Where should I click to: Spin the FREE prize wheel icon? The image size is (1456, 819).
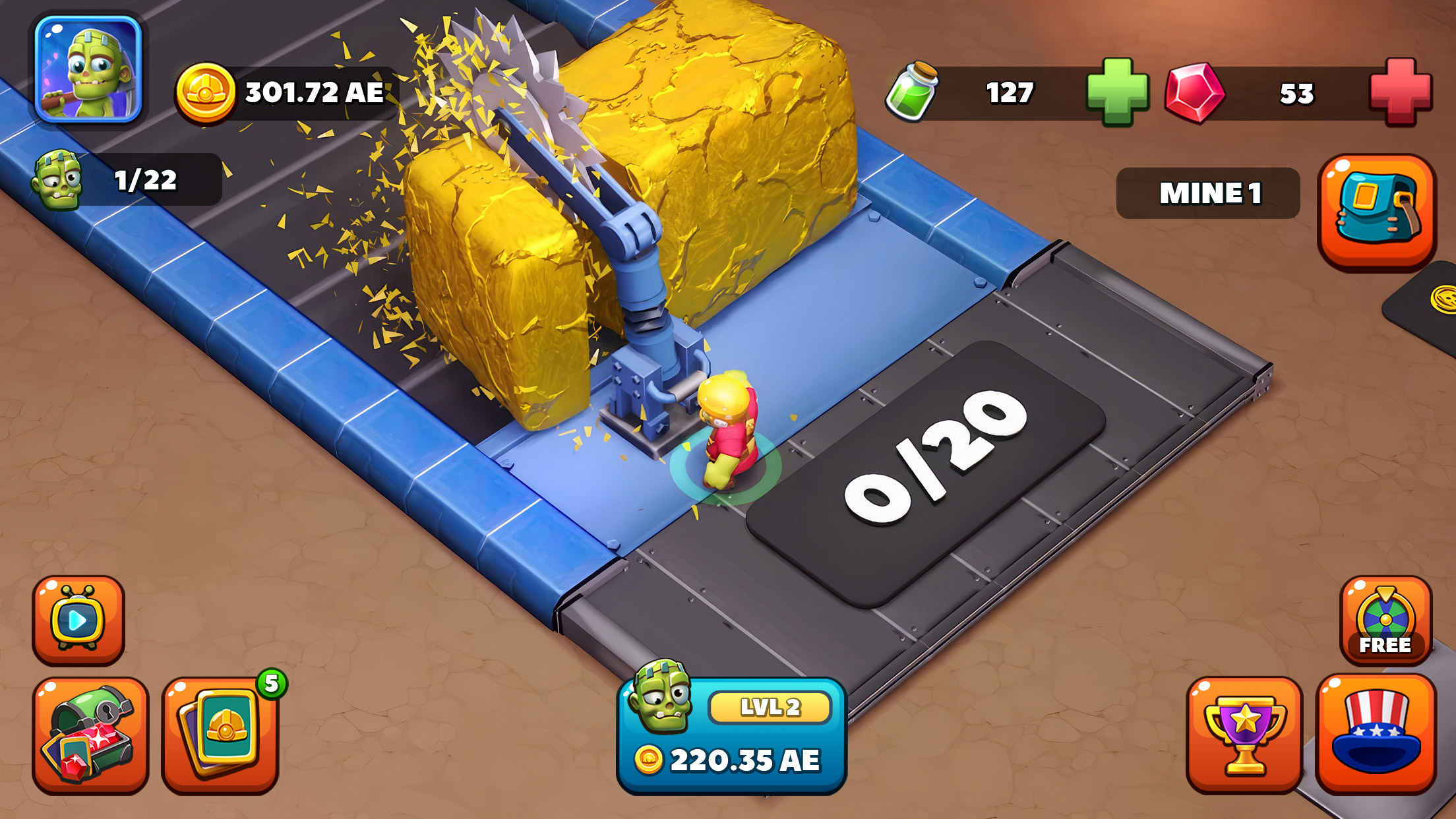(x=1387, y=621)
